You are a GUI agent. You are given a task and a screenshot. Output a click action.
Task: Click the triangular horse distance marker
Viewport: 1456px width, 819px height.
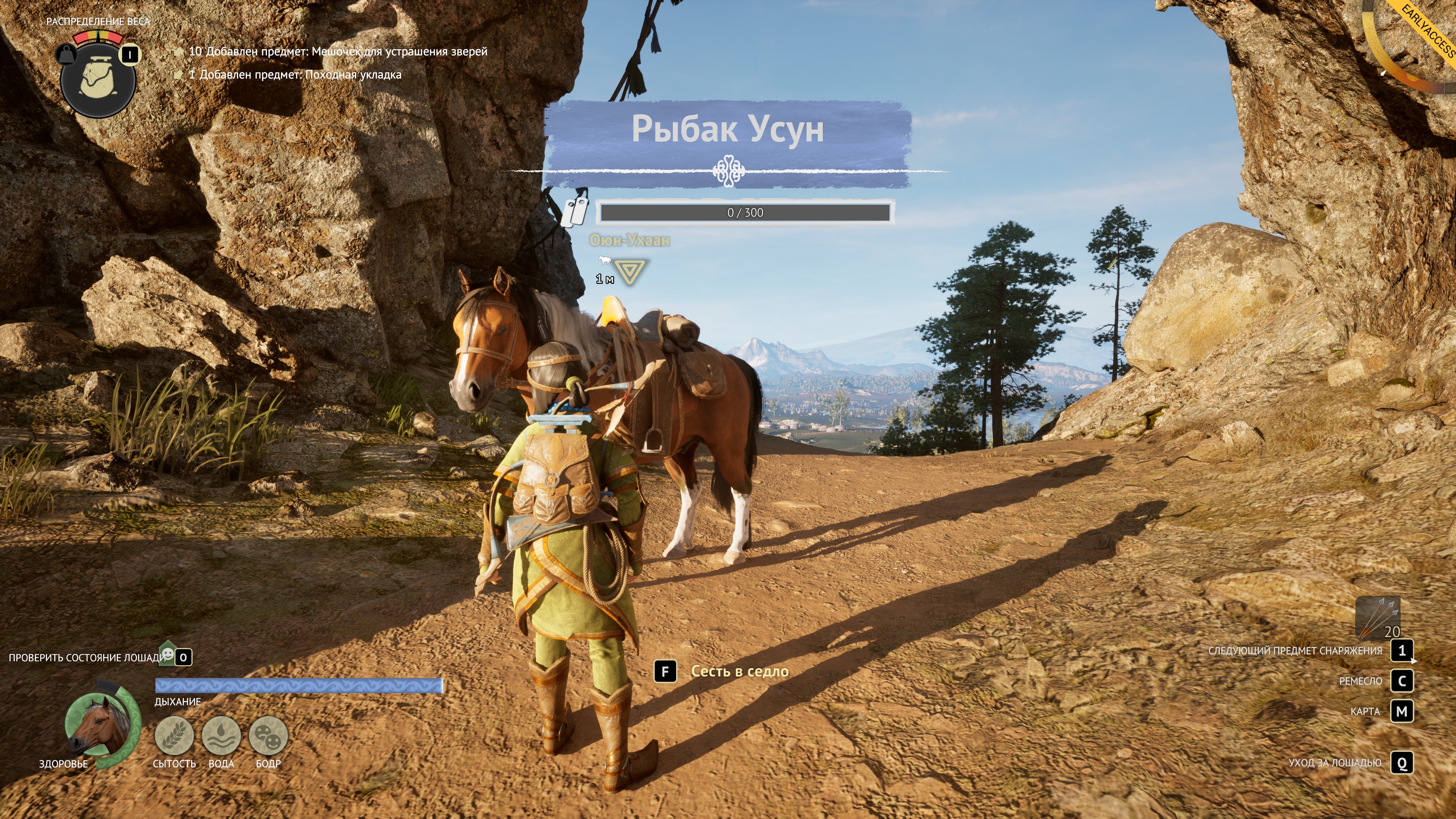[x=630, y=271]
